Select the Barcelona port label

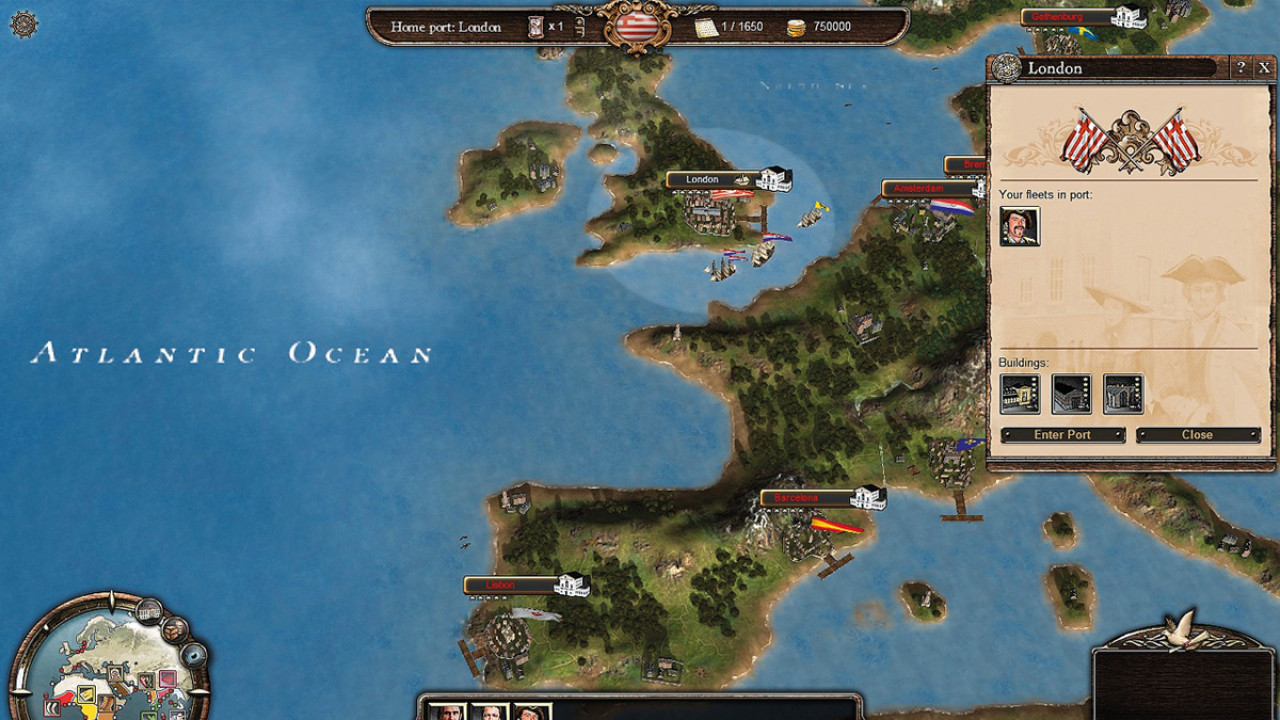pyautogui.click(x=797, y=498)
